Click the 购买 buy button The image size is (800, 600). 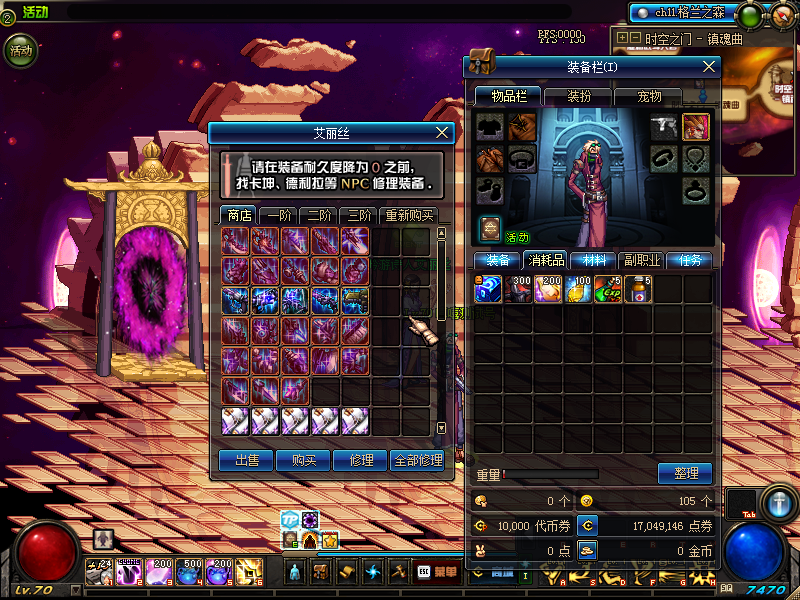304,460
